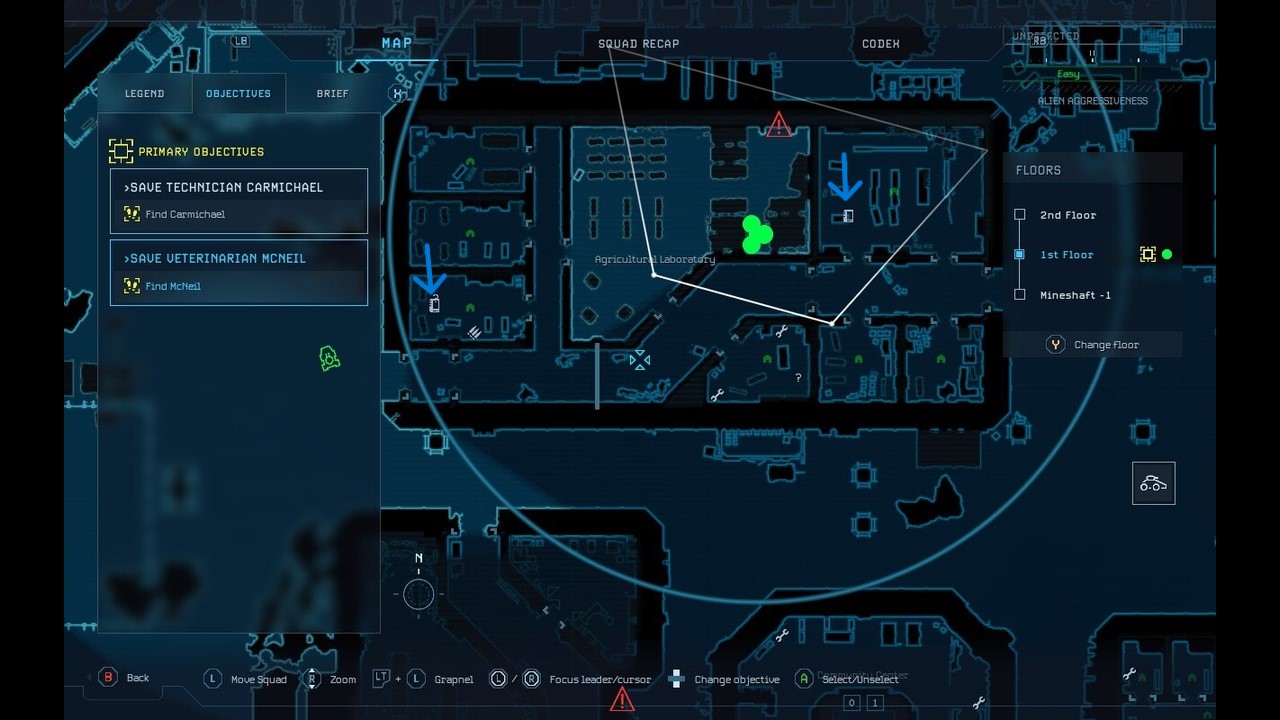Click the Easy alien aggressiveness meter
The image size is (1280, 720).
coord(1068,73)
